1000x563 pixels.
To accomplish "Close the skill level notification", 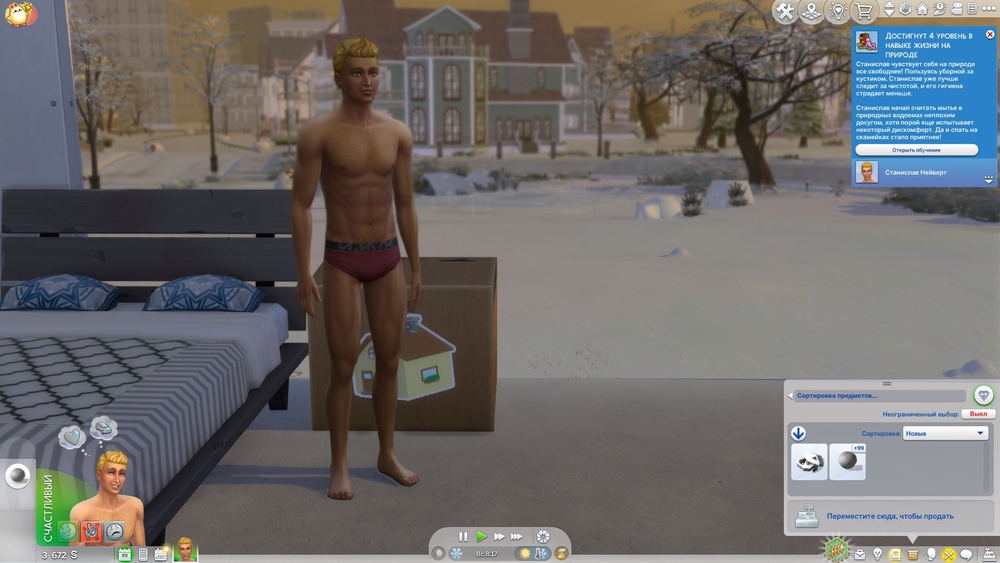I will [990, 35].
